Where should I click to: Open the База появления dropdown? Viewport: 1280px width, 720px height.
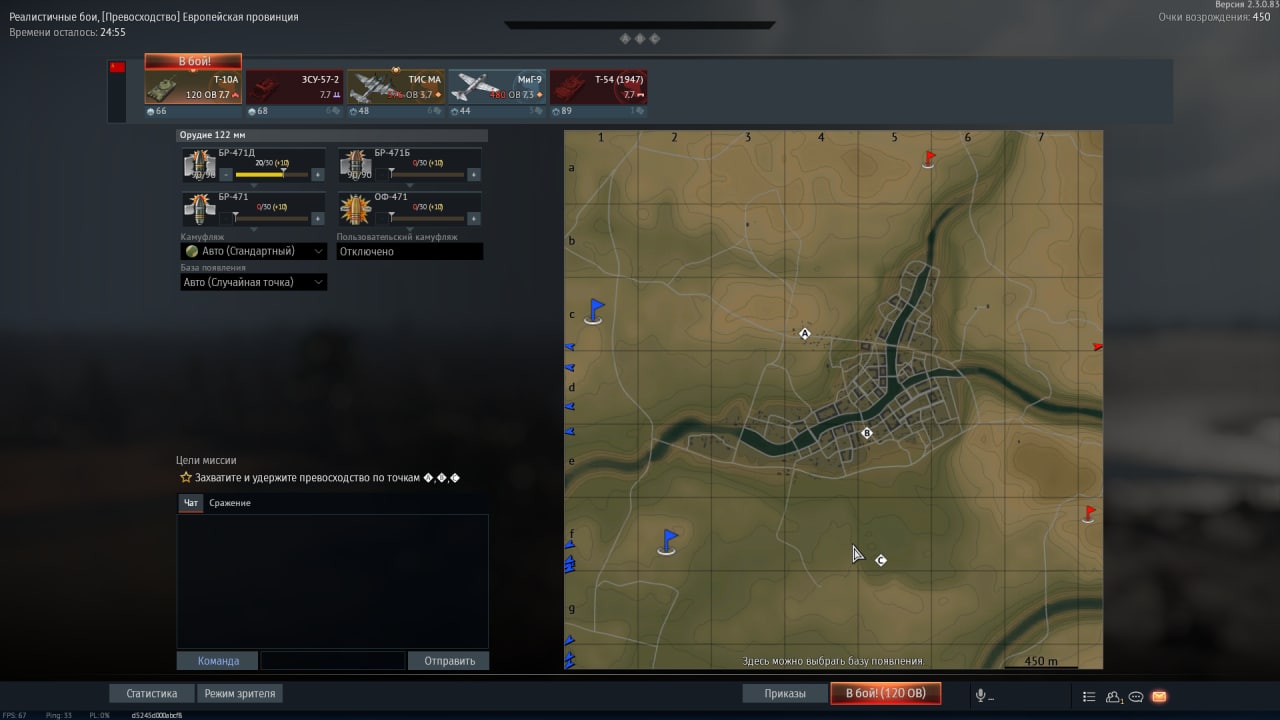(x=254, y=282)
